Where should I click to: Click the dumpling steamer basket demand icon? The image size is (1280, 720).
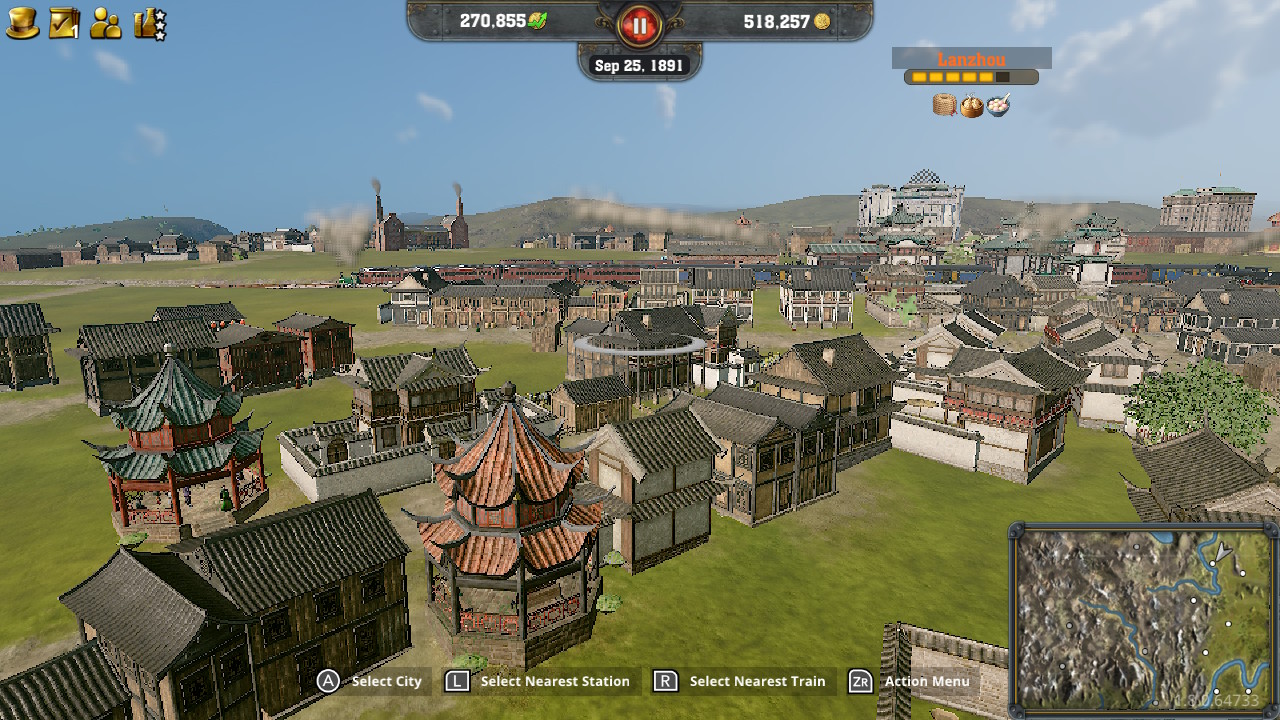[x=971, y=103]
